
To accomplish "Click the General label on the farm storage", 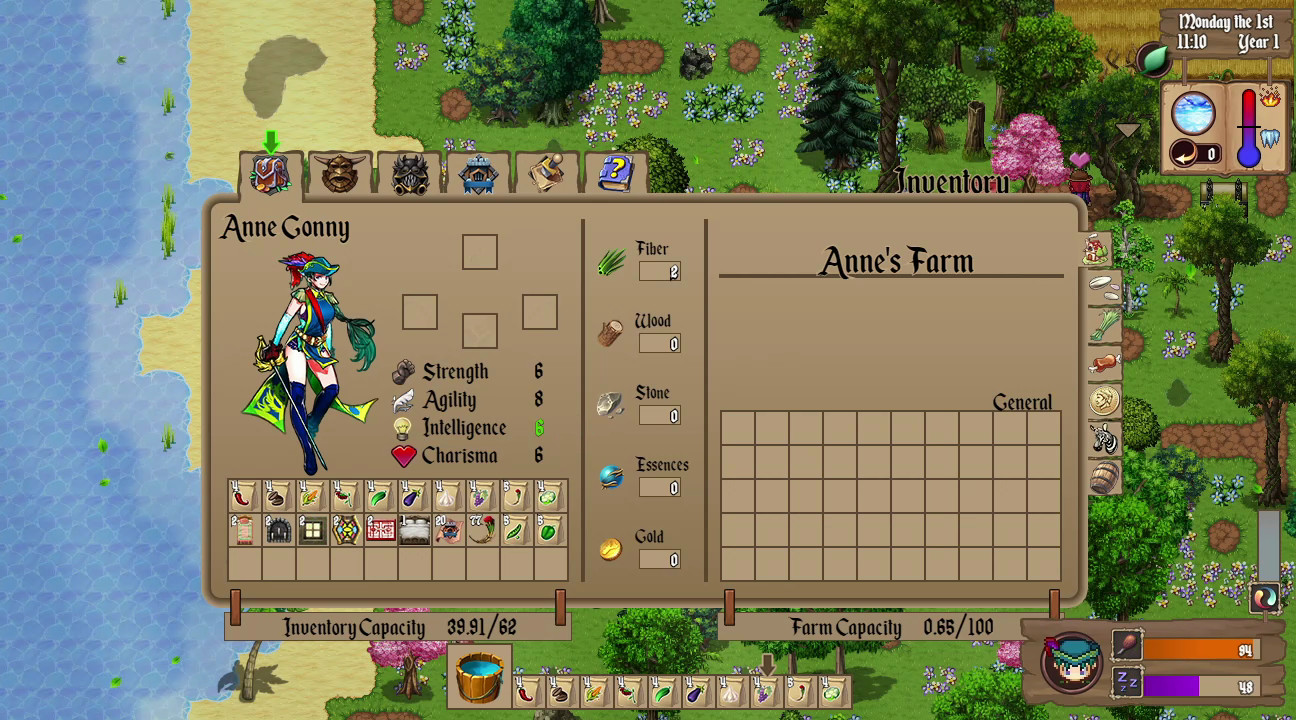I will [x=1021, y=402].
